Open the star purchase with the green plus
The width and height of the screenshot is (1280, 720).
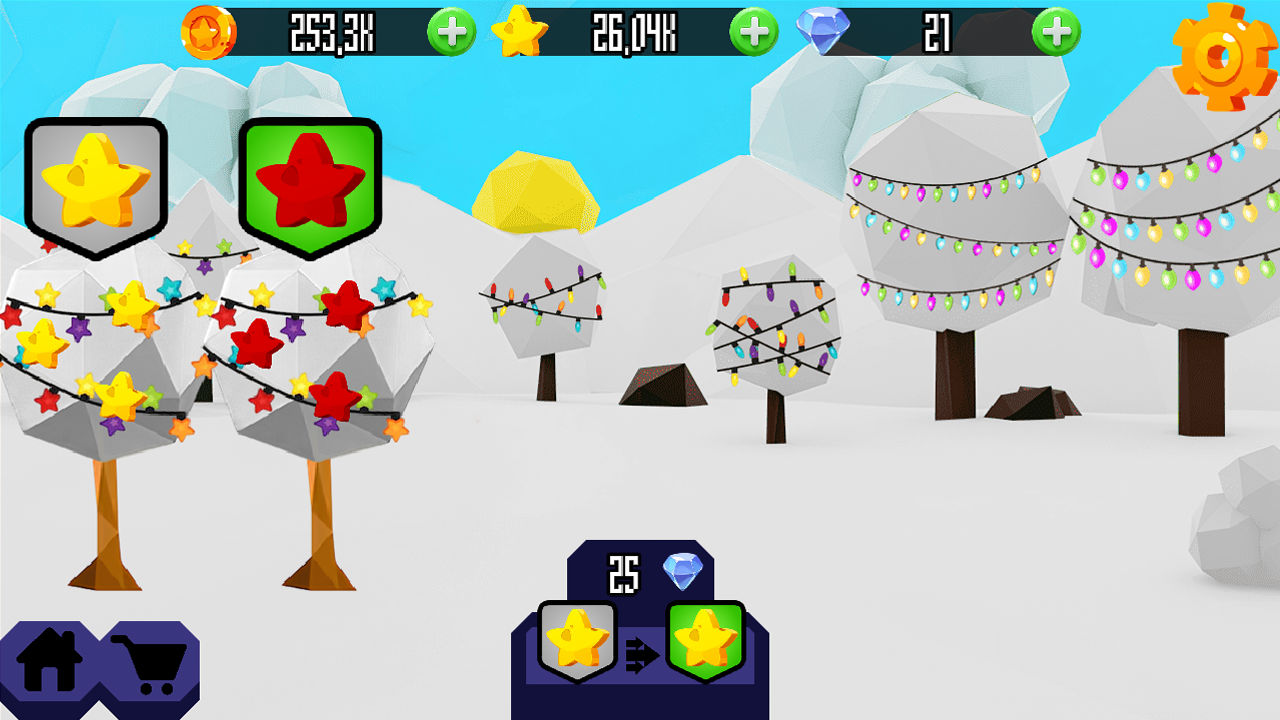click(752, 31)
